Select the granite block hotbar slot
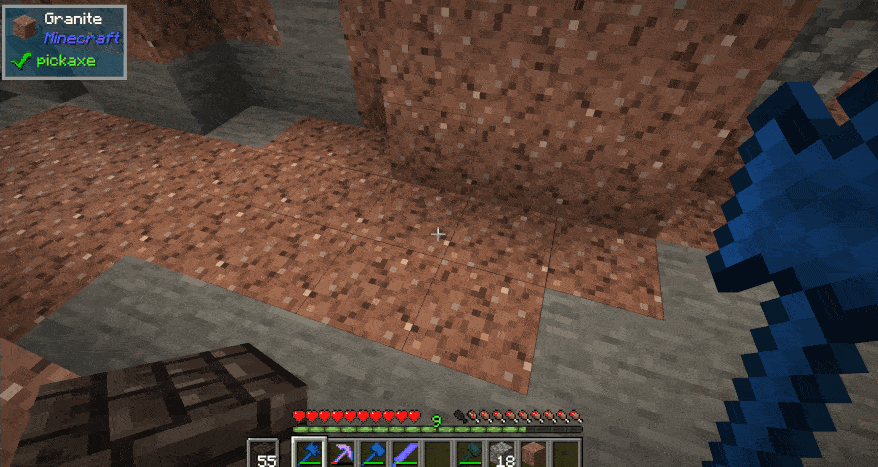 535,454
